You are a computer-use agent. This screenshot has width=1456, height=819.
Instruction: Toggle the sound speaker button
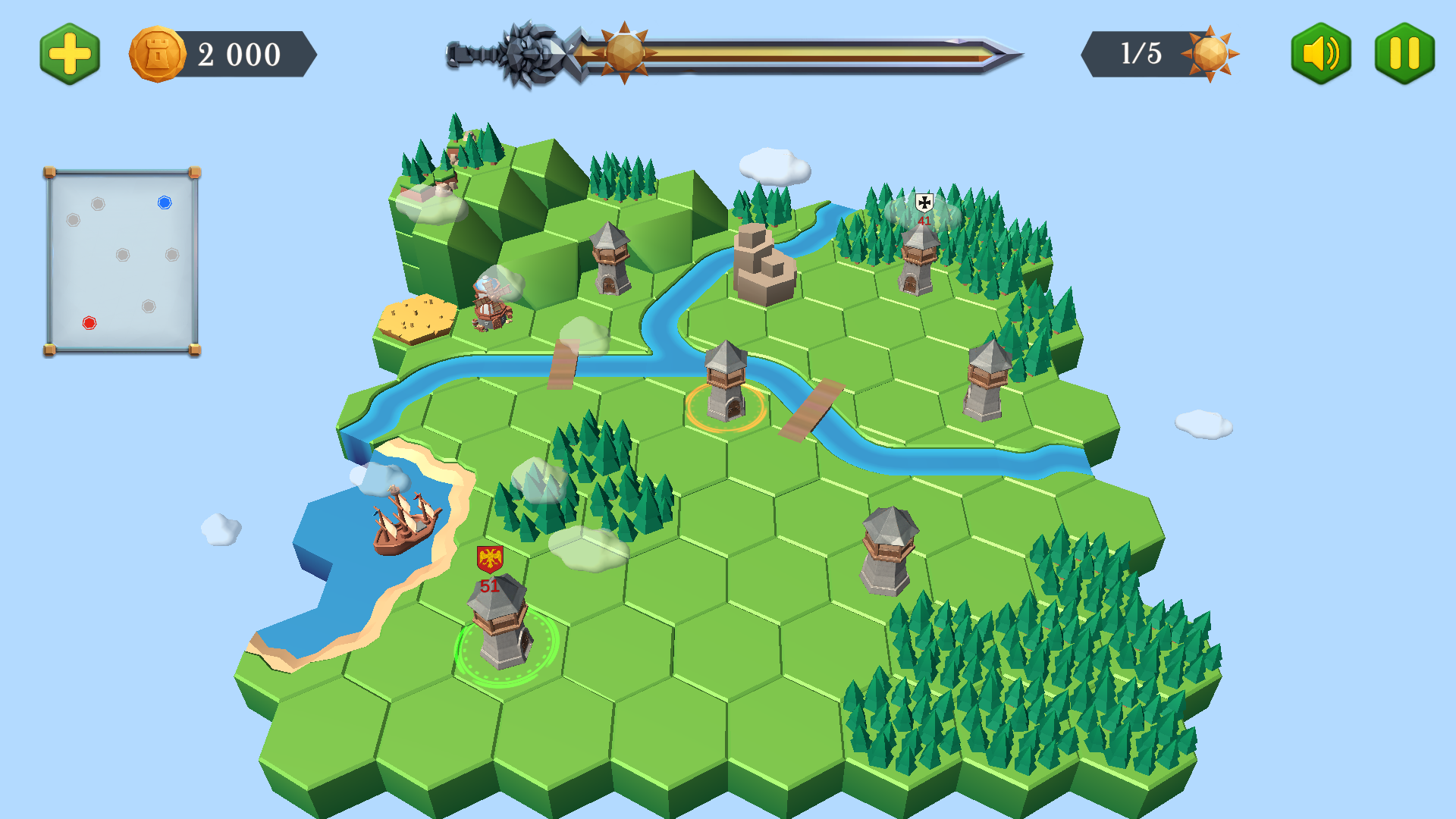[x=1320, y=54]
